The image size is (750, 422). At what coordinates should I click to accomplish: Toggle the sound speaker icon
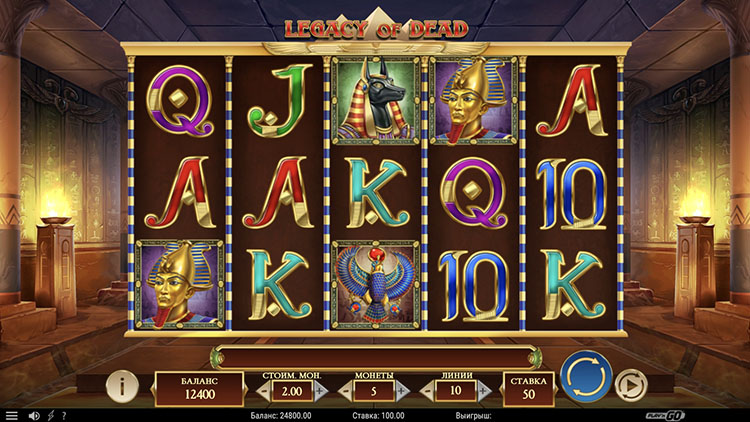point(33,415)
